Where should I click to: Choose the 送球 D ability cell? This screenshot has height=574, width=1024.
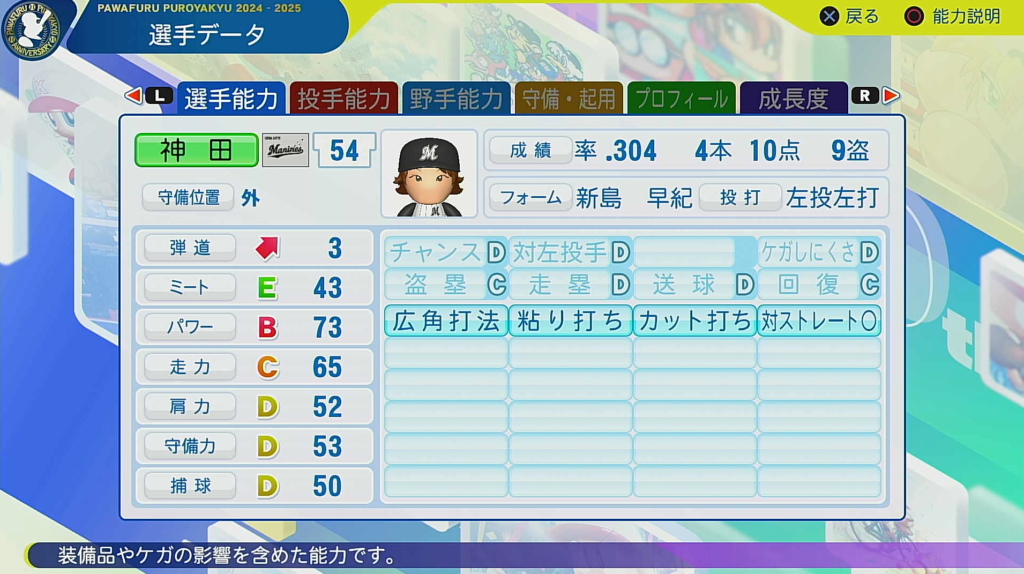click(x=694, y=285)
